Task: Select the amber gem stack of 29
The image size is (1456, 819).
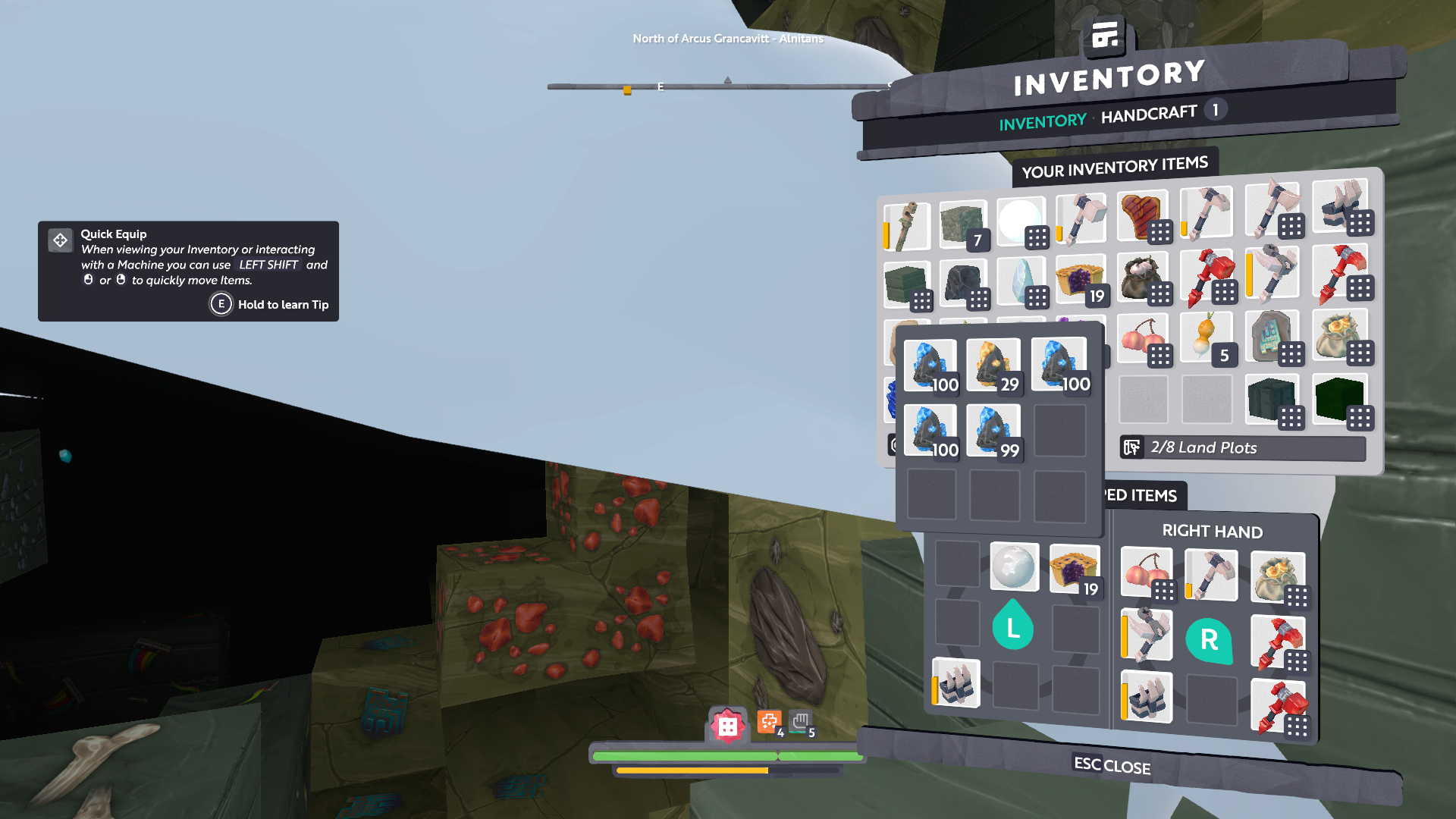Action: (993, 366)
